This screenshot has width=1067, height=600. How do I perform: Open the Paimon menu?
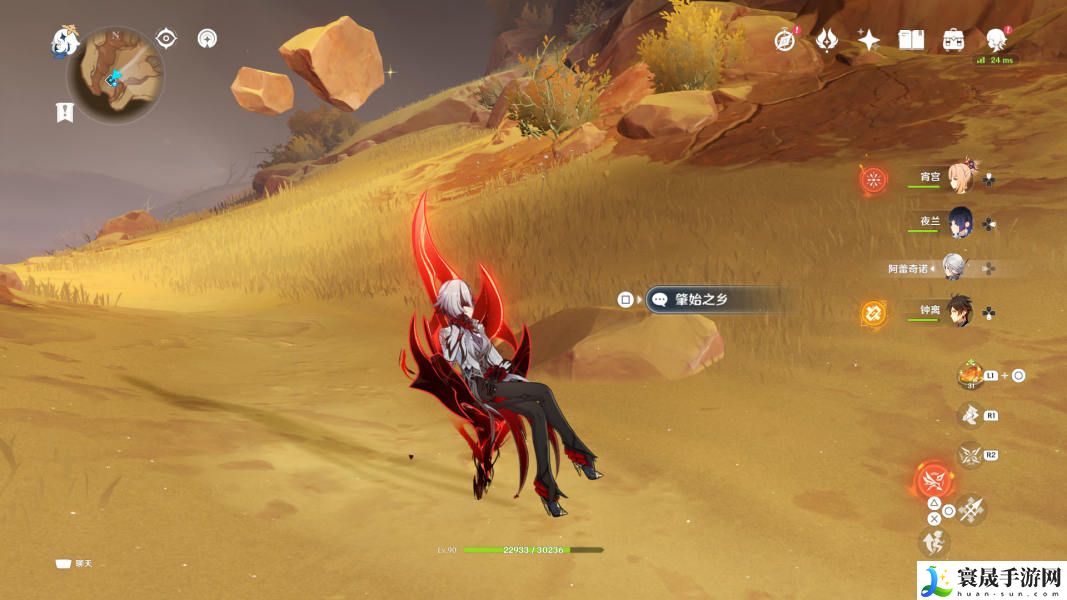(x=64, y=41)
